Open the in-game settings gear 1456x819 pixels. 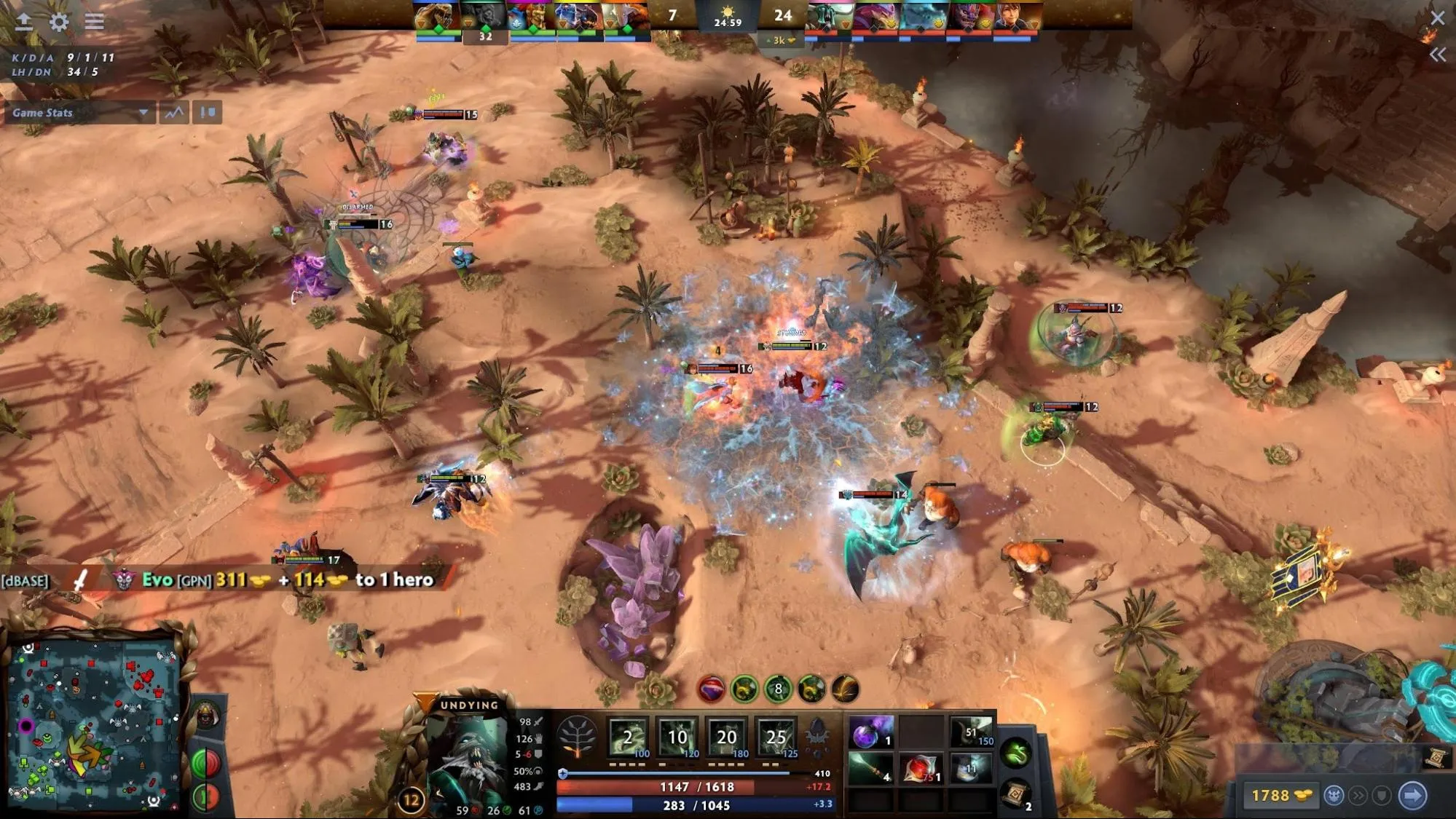58,22
